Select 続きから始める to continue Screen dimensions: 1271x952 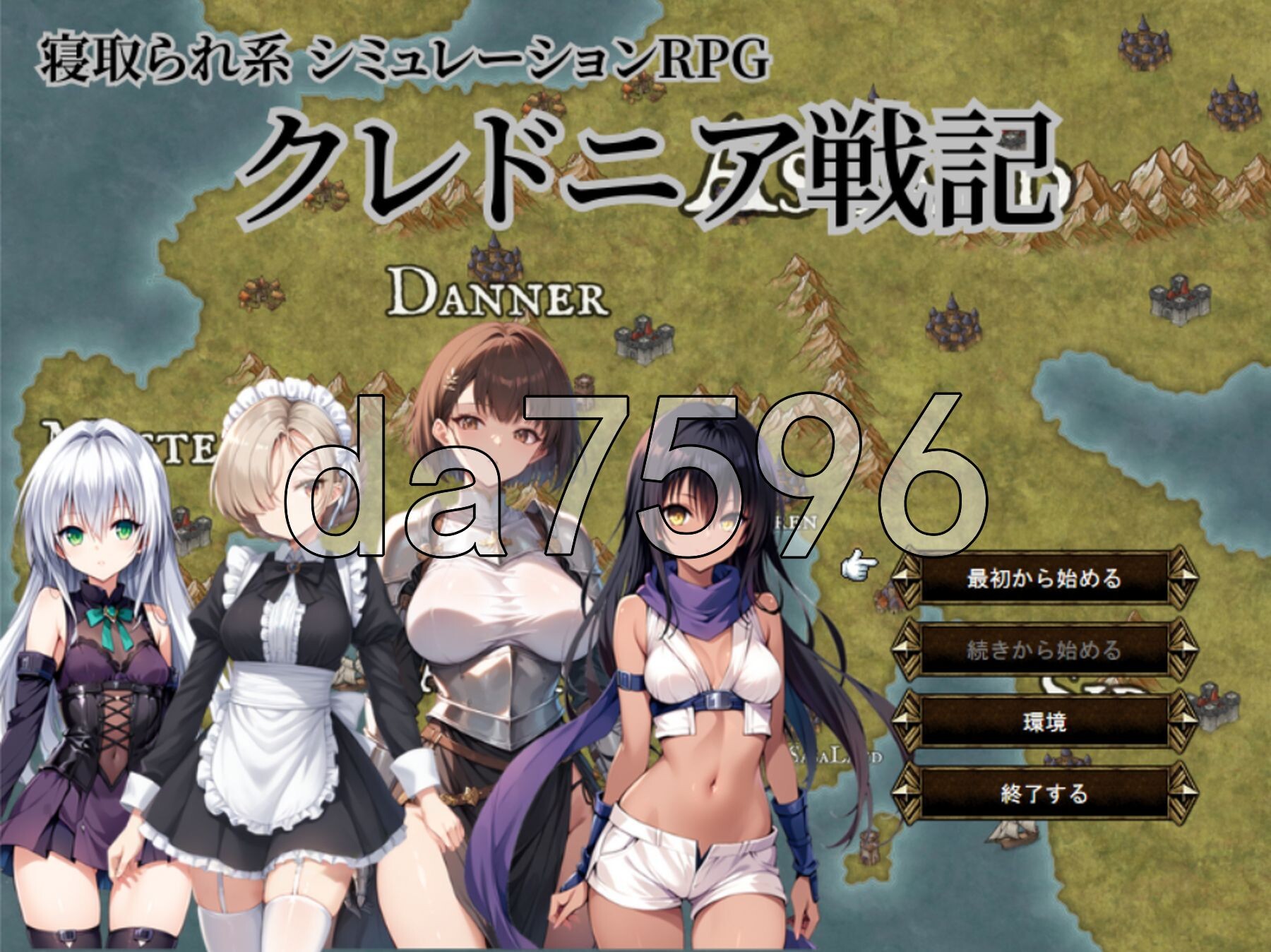click(1044, 650)
